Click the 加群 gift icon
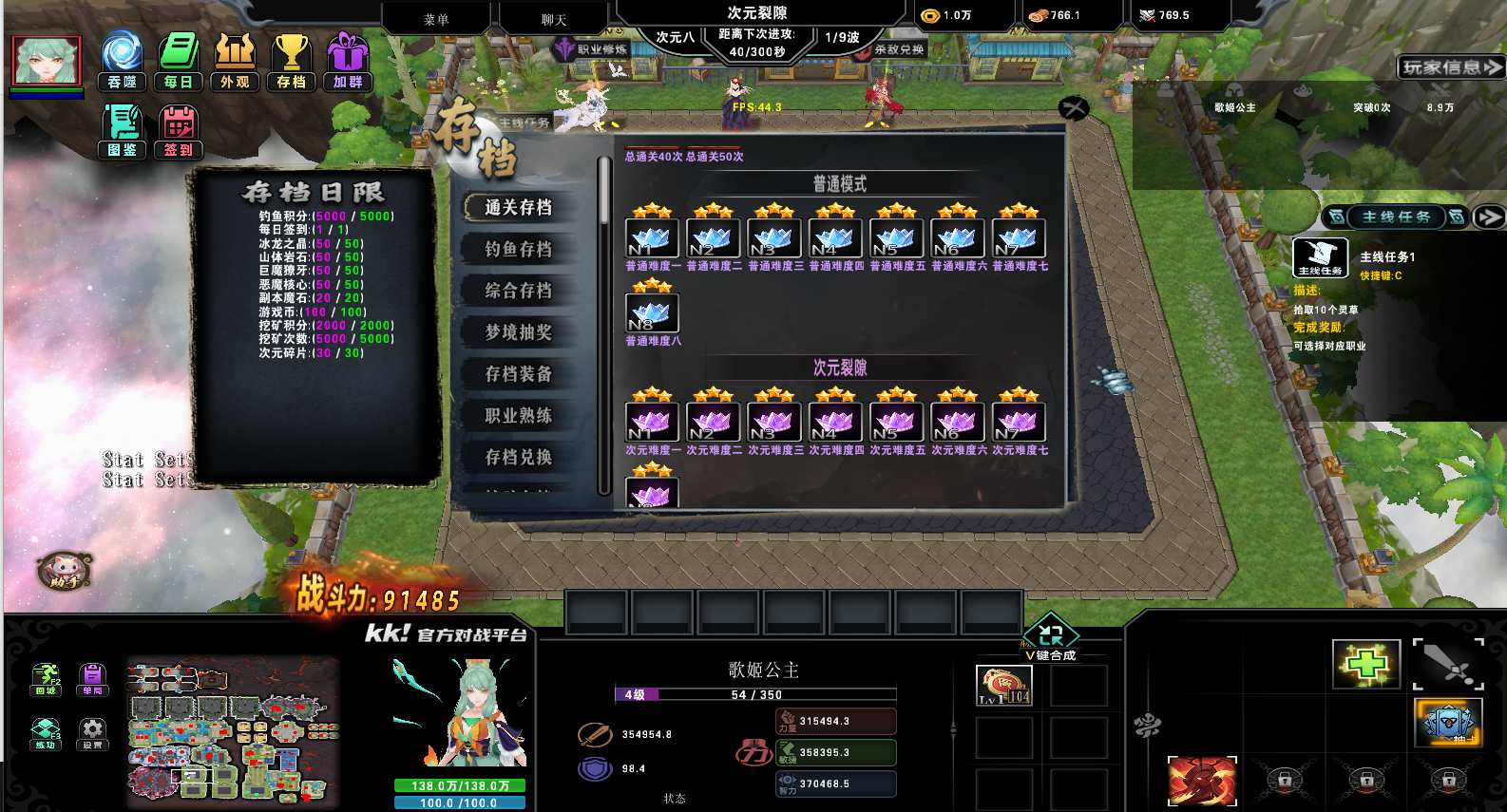This screenshot has height=812, width=1507. point(348,60)
